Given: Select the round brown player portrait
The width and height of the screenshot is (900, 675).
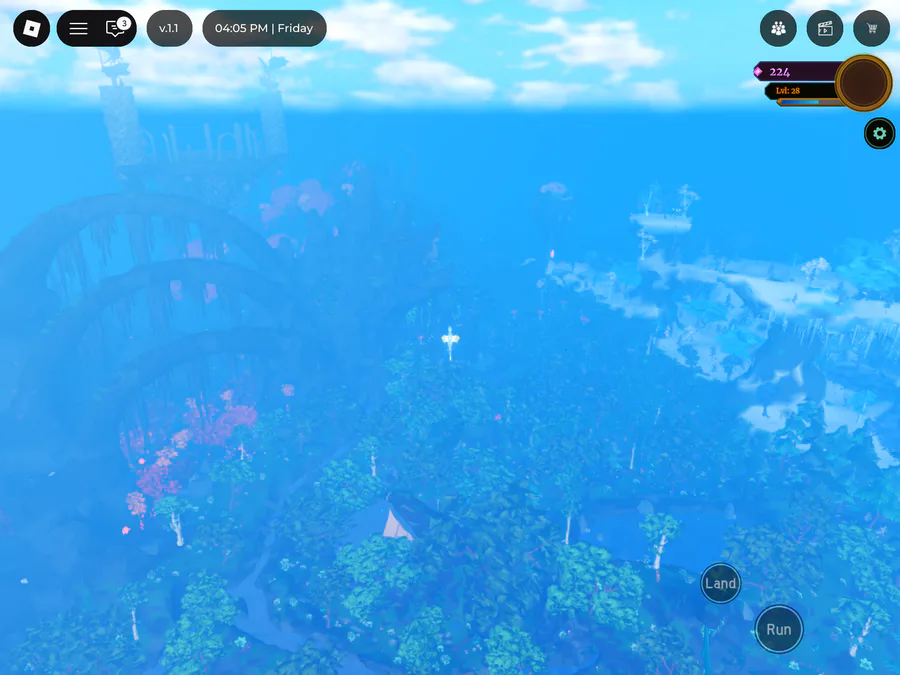Looking at the screenshot, I should (x=863, y=83).
